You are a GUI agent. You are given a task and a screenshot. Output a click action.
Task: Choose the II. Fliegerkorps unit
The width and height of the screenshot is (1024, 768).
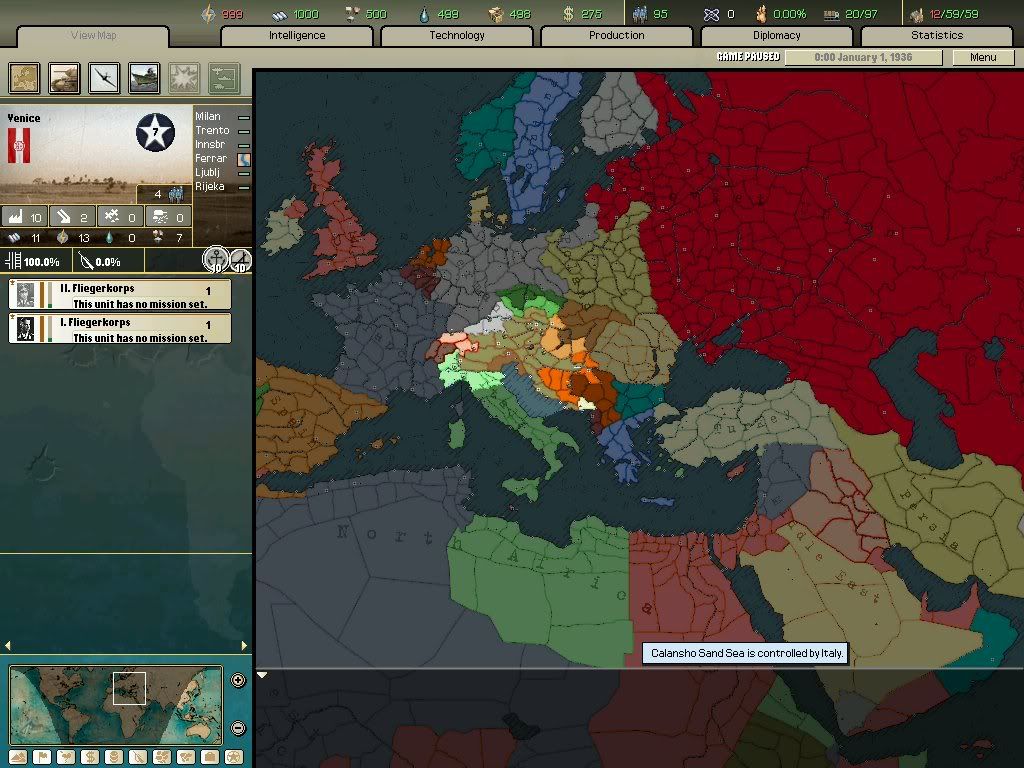point(119,295)
